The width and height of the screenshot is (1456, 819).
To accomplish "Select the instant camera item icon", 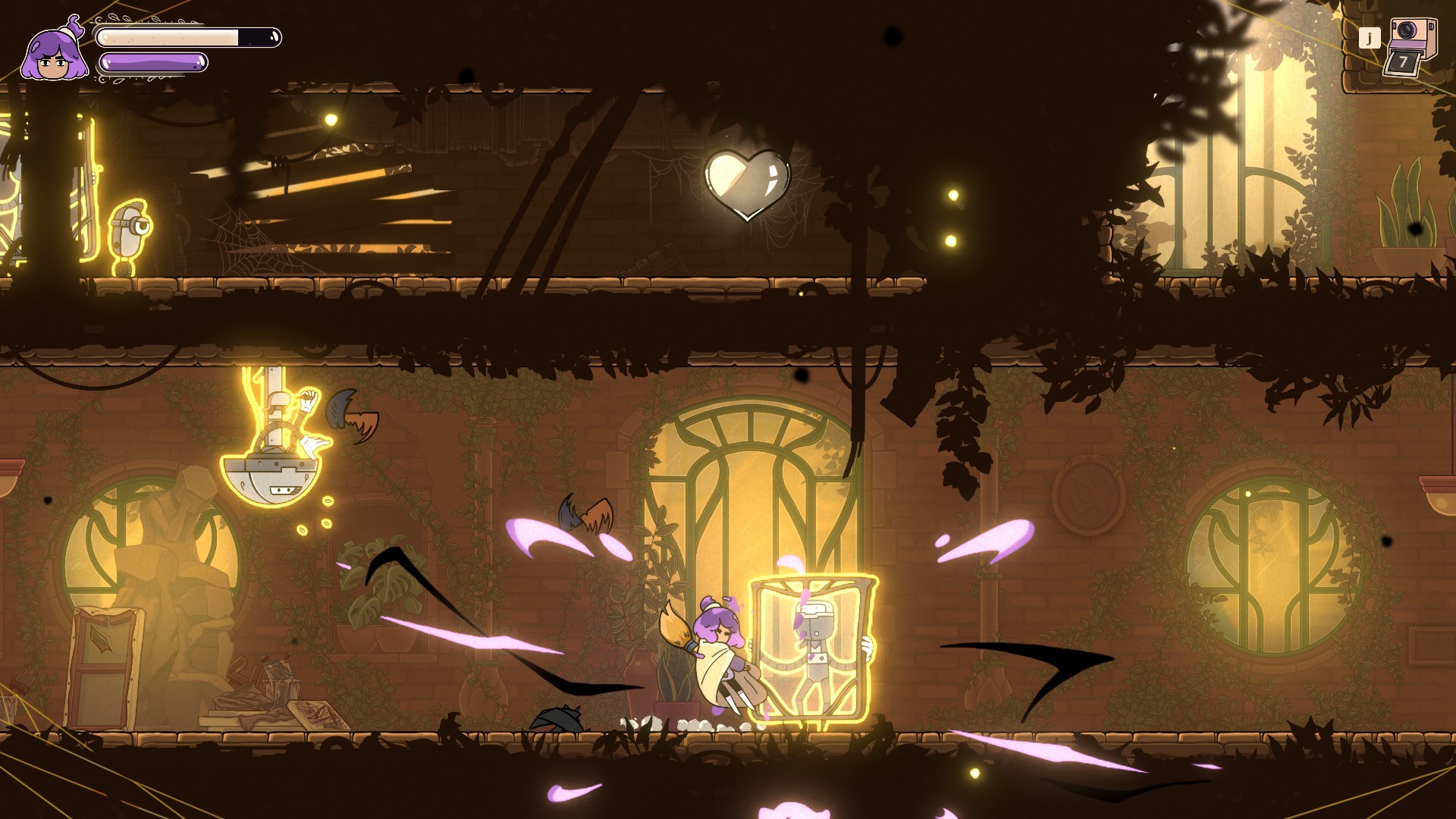I will coord(1410,45).
